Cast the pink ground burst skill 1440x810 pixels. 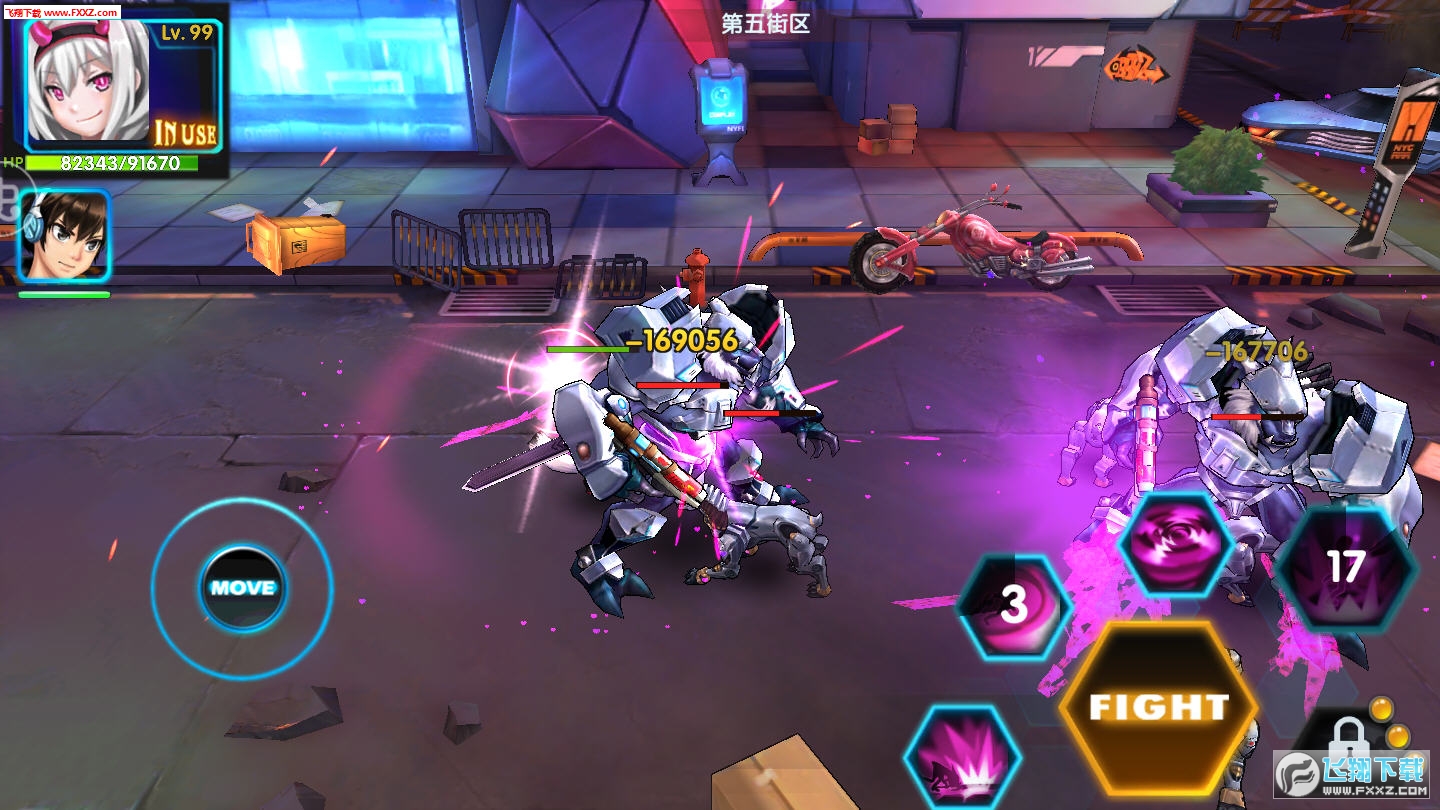click(963, 757)
